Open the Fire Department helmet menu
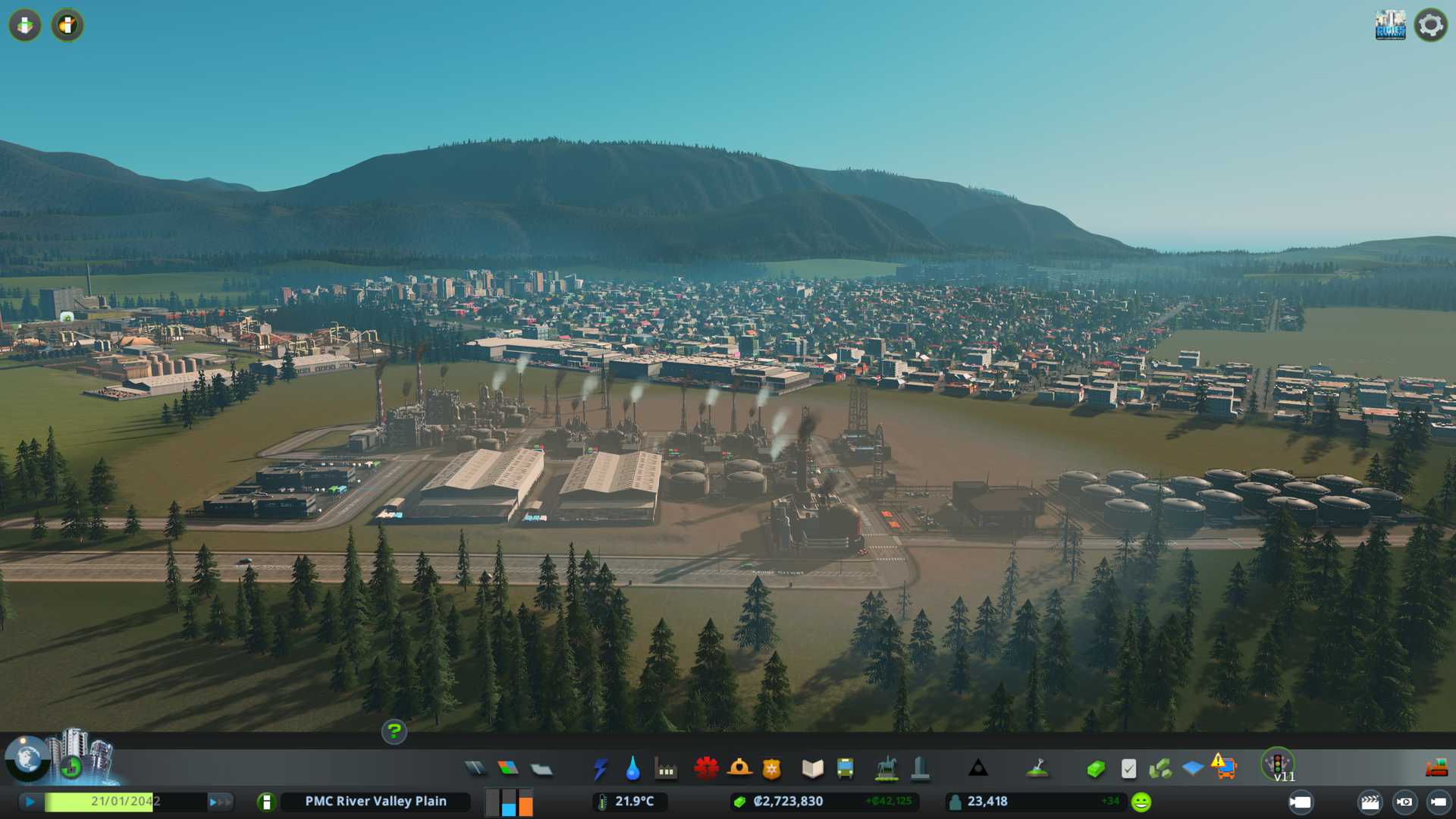 pos(739,769)
